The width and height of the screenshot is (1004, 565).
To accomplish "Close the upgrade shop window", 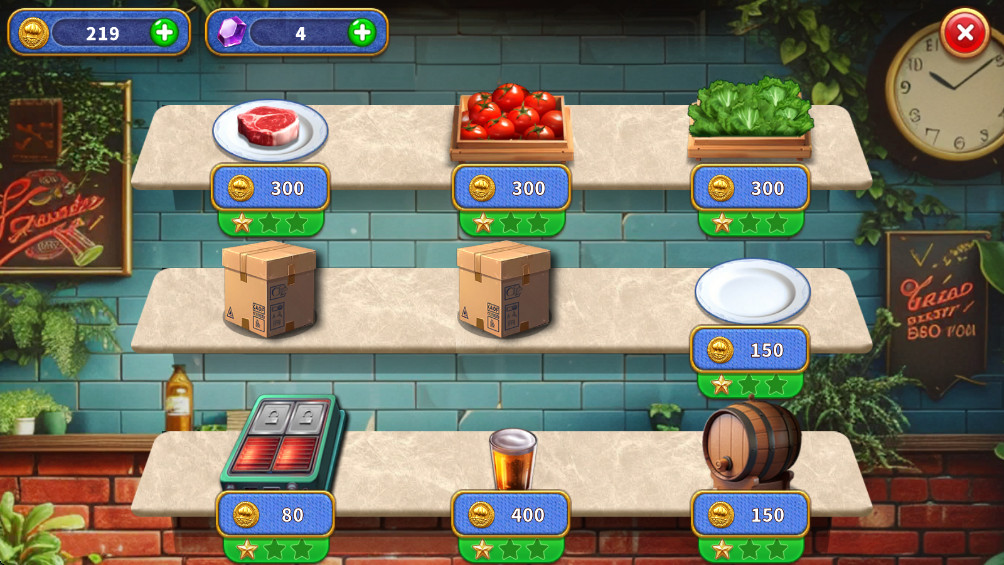I will point(964,33).
